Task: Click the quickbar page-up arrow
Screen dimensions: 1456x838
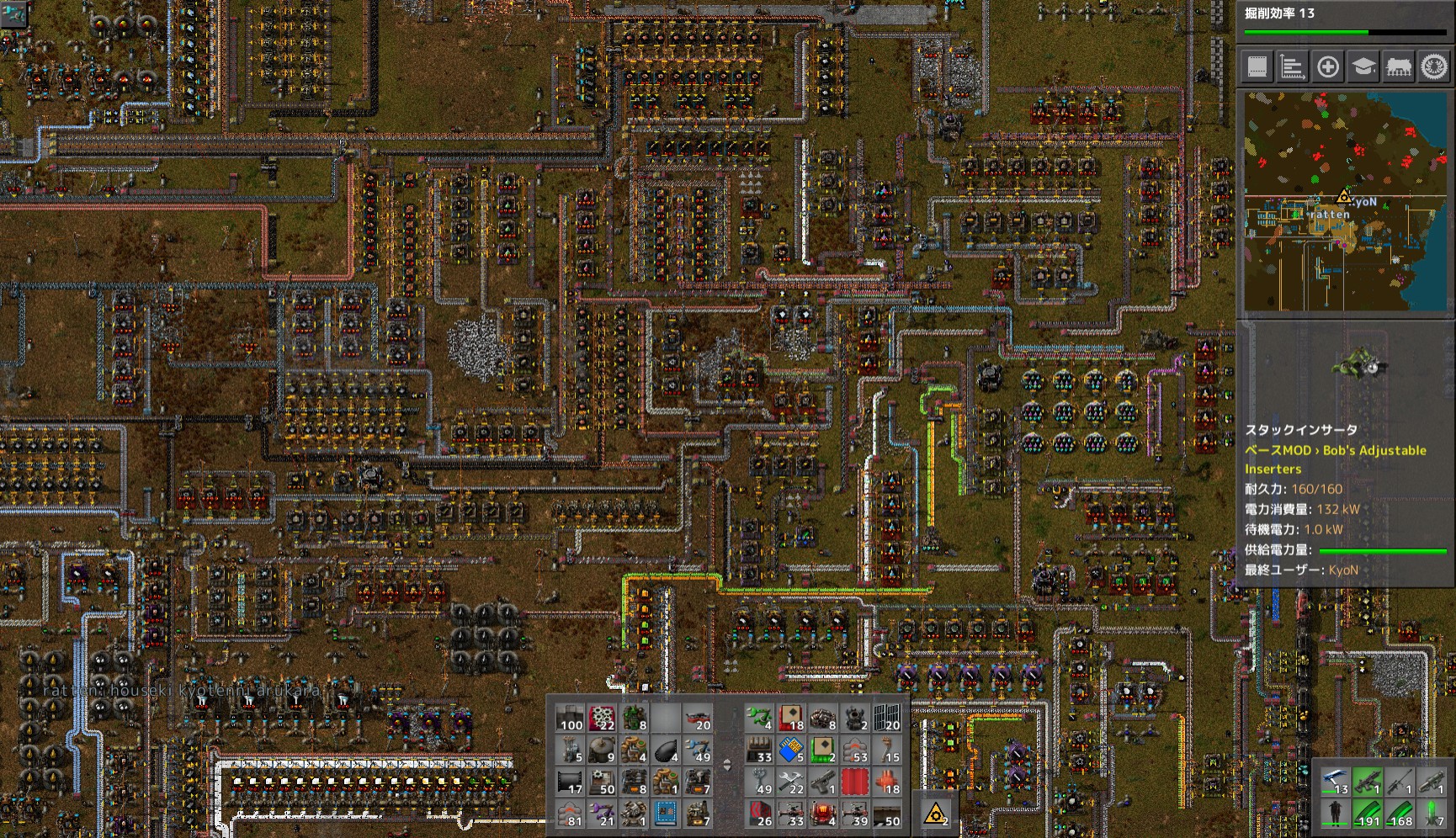Action: (727, 760)
